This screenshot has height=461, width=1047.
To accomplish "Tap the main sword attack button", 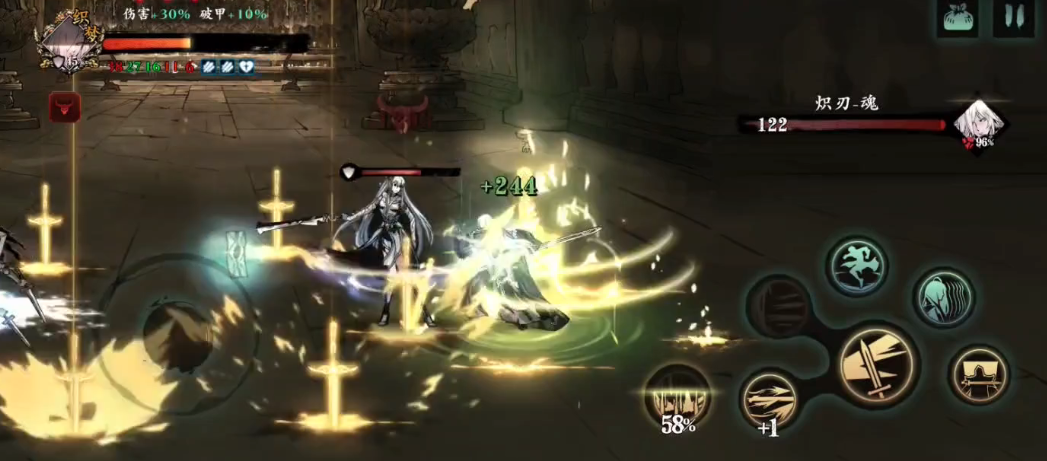I will [x=877, y=364].
